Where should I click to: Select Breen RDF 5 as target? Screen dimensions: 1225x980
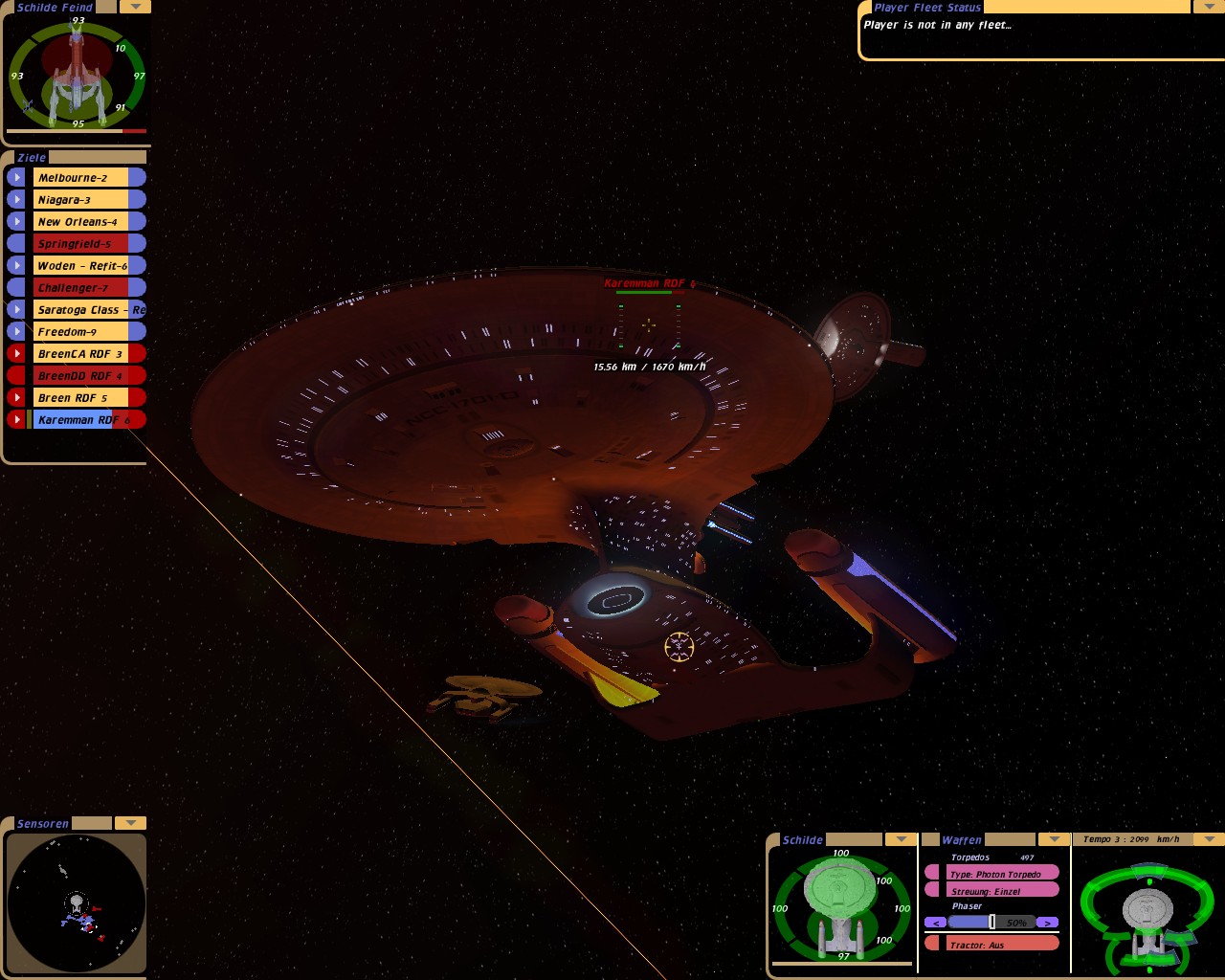[x=80, y=397]
